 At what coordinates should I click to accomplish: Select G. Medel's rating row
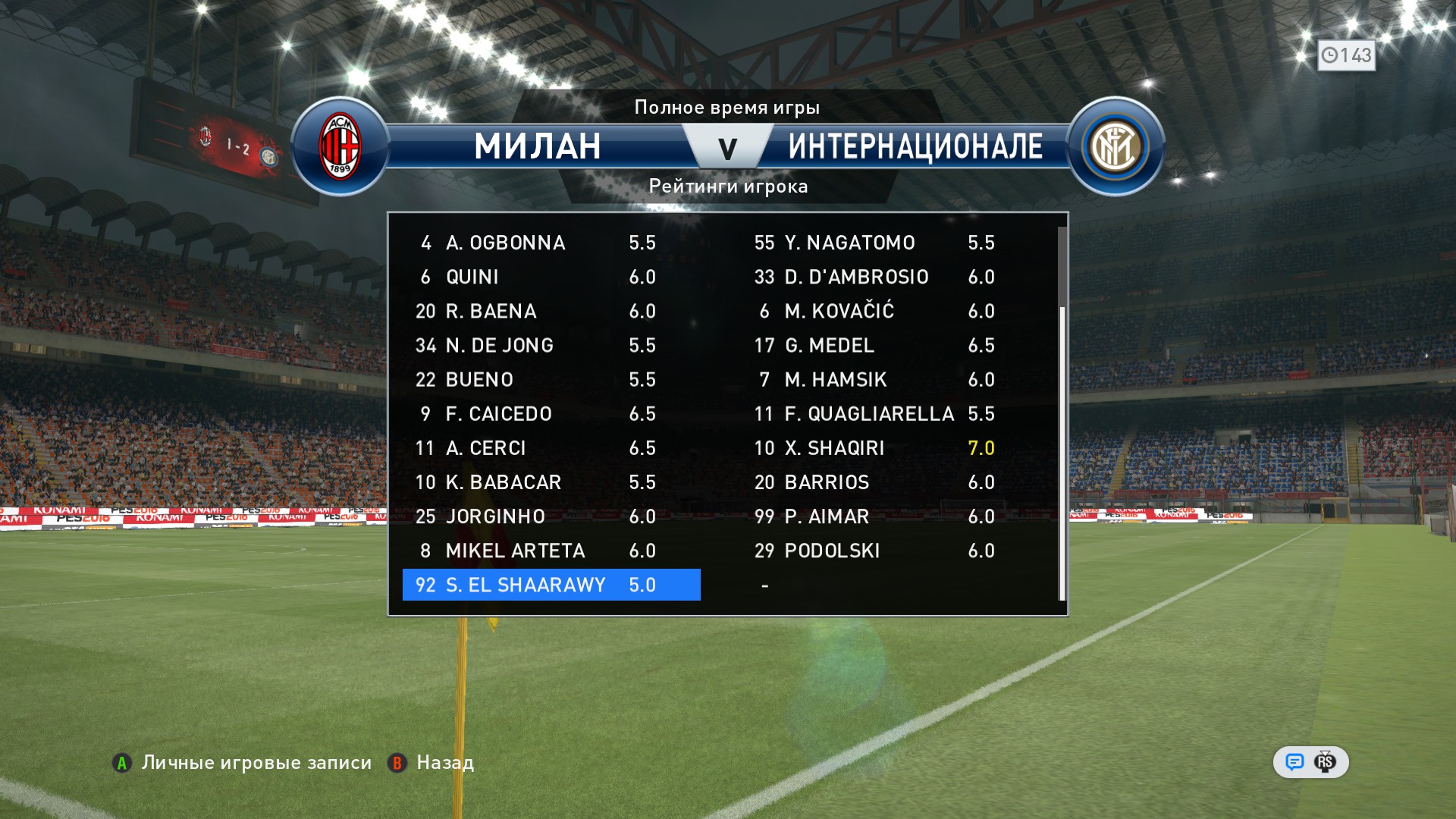click(x=874, y=345)
